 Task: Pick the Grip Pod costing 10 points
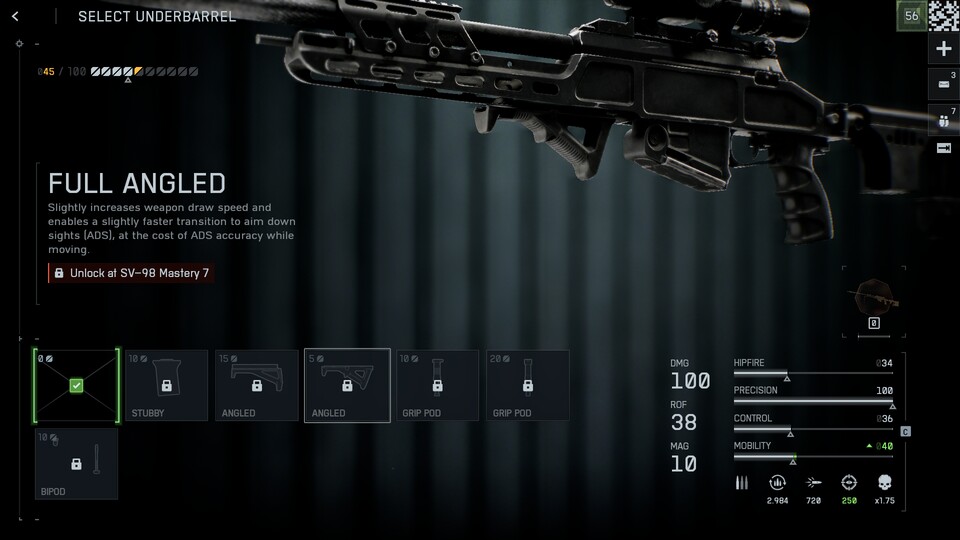point(438,385)
